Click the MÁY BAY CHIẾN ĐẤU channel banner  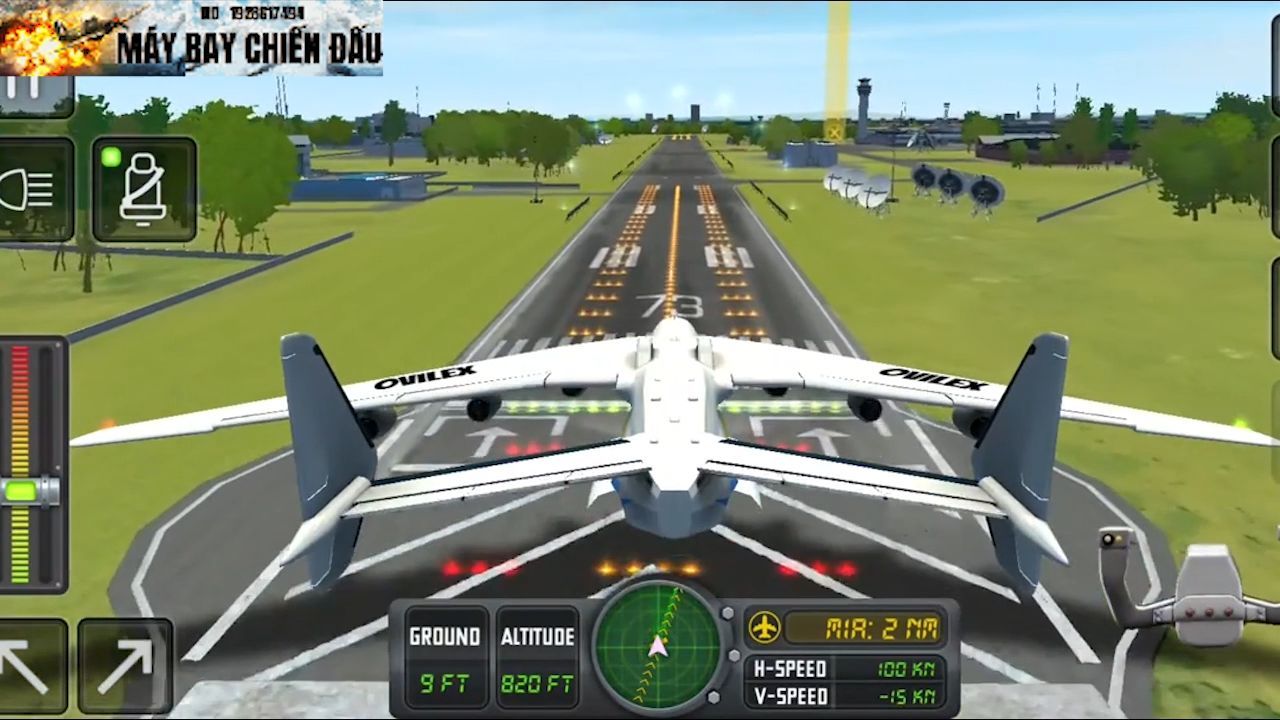coord(191,39)
